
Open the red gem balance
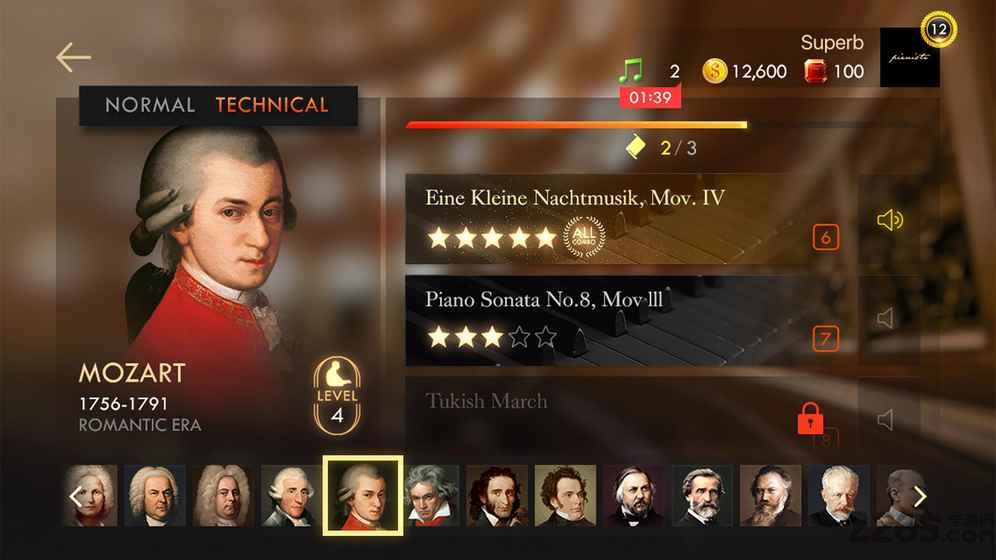coord(834,71)
